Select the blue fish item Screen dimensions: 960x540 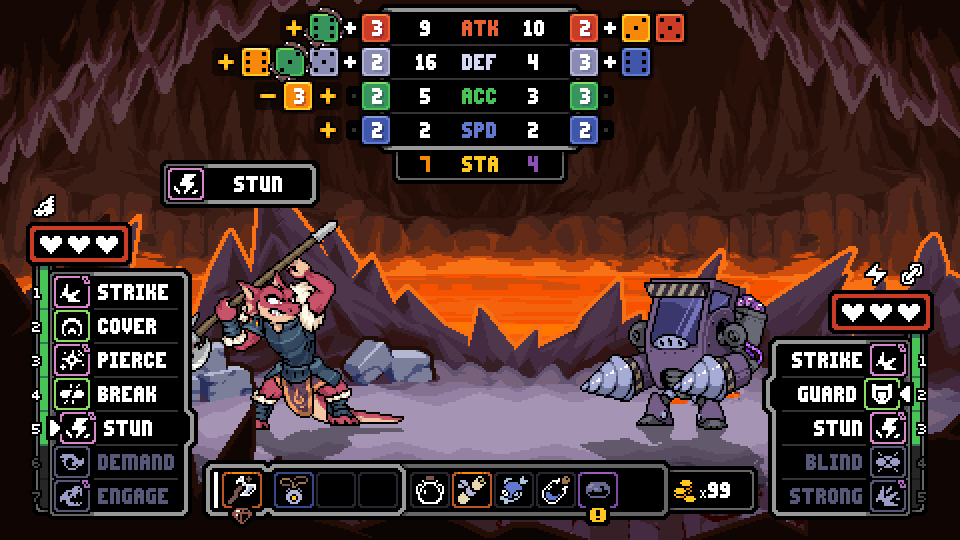click(515, 490)
